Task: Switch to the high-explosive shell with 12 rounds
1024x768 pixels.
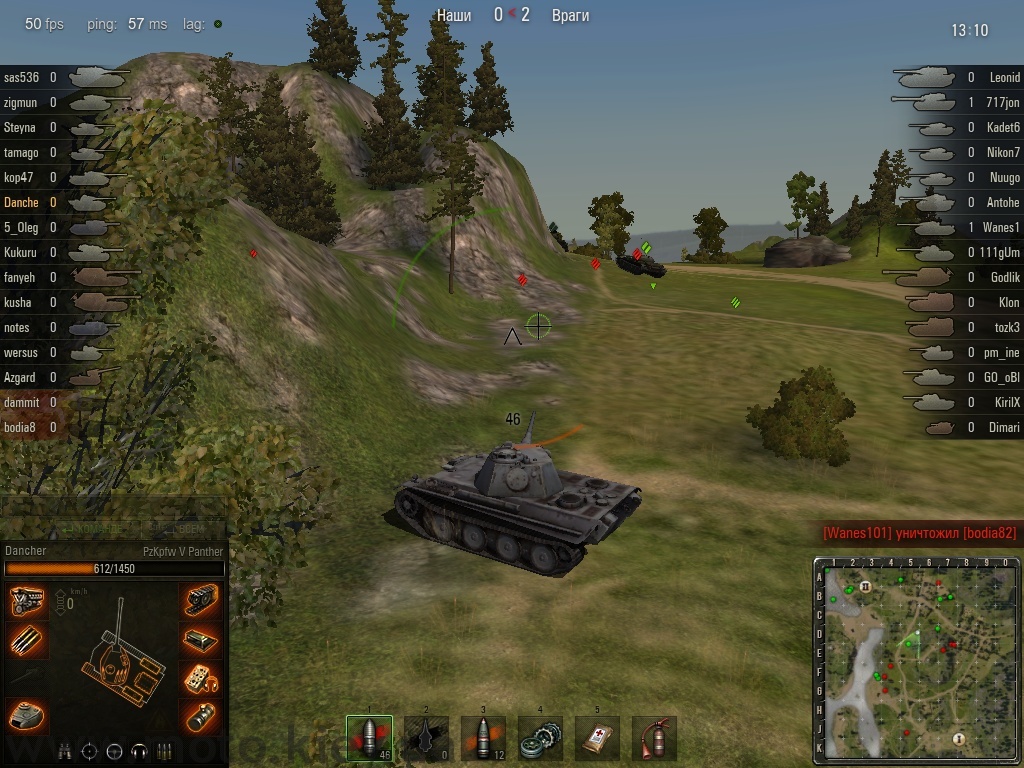Action: point(483,738)
